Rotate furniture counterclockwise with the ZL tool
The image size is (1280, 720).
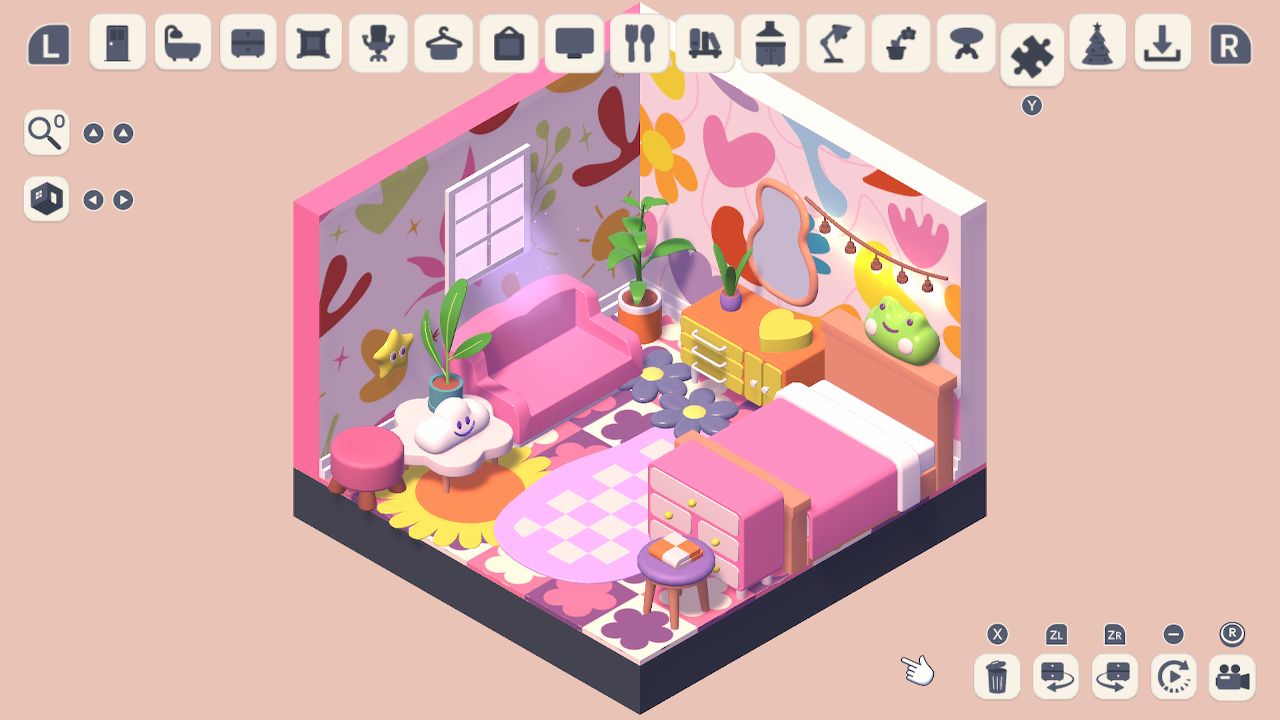click(x=1054, y=676)
